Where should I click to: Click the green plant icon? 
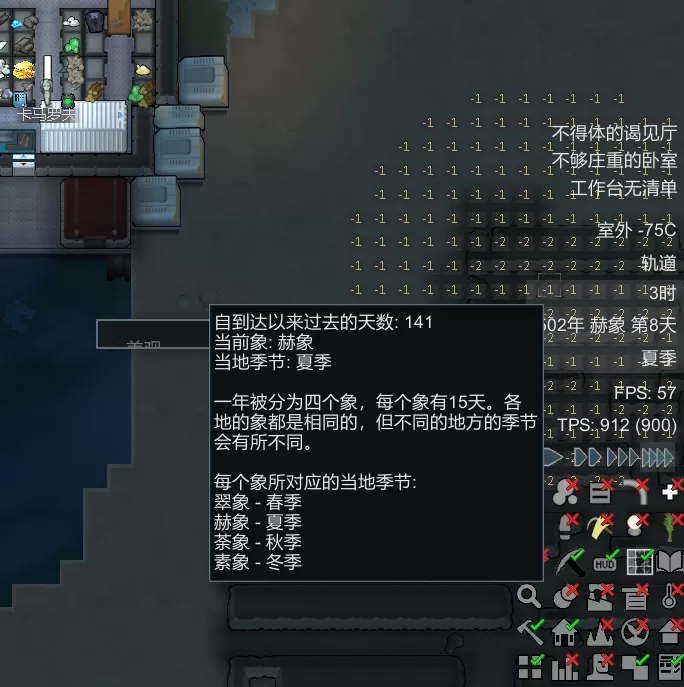[670, 527]
